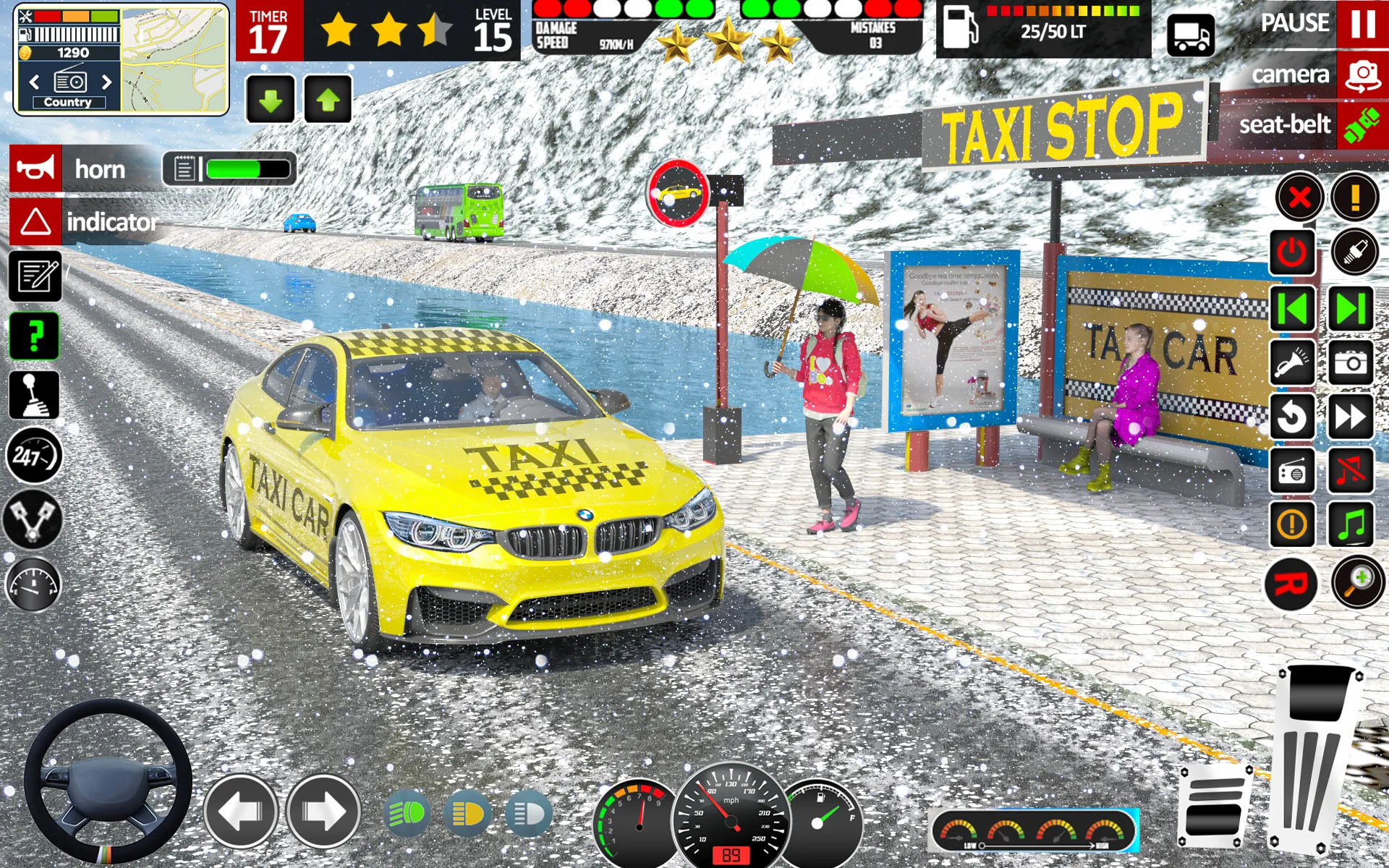The image size is (1389, 868).
Task: Steer right with the right arrow
Action: pos(323,812)
